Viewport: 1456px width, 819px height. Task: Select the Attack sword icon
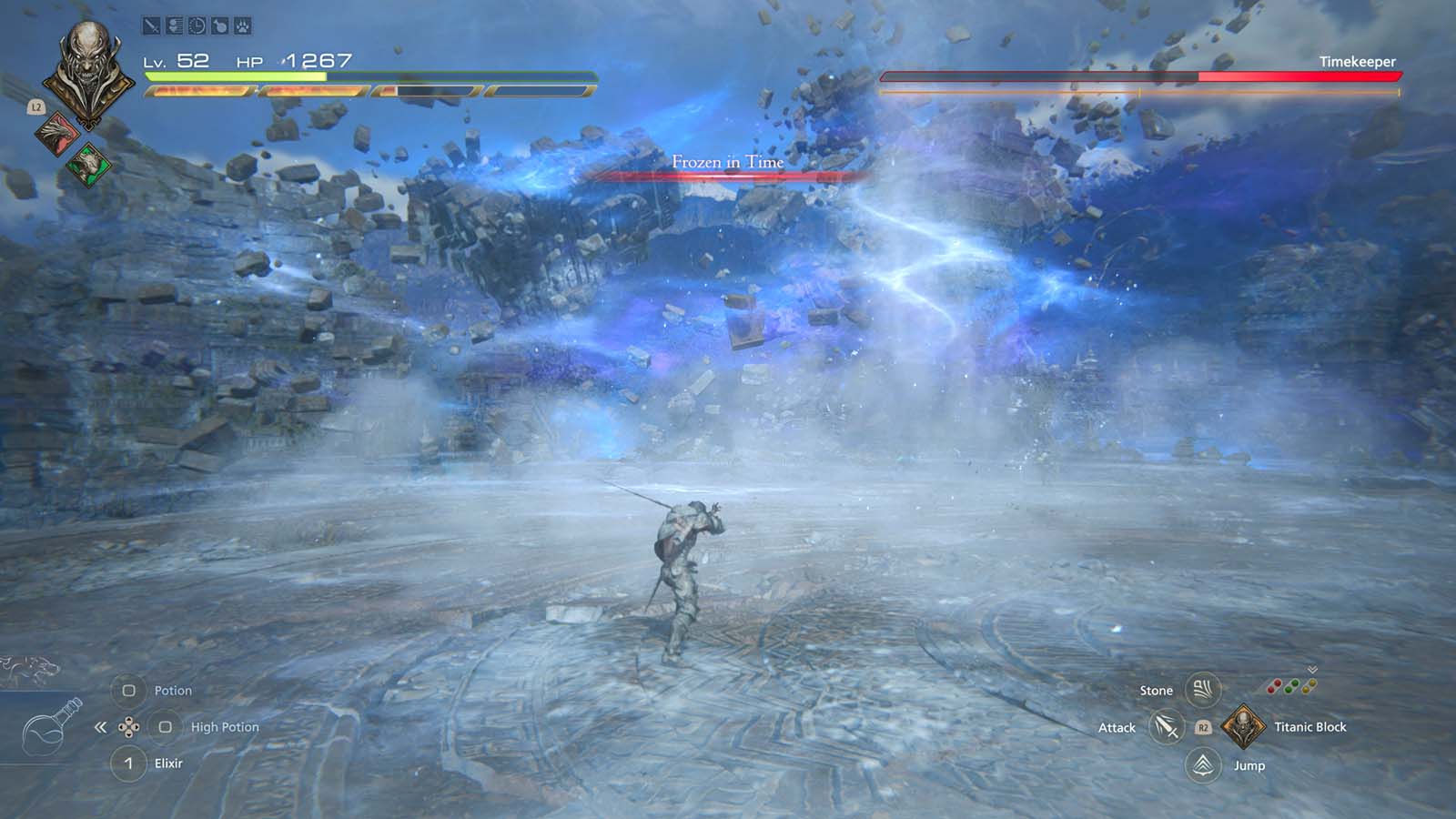tap(1168, 727)
